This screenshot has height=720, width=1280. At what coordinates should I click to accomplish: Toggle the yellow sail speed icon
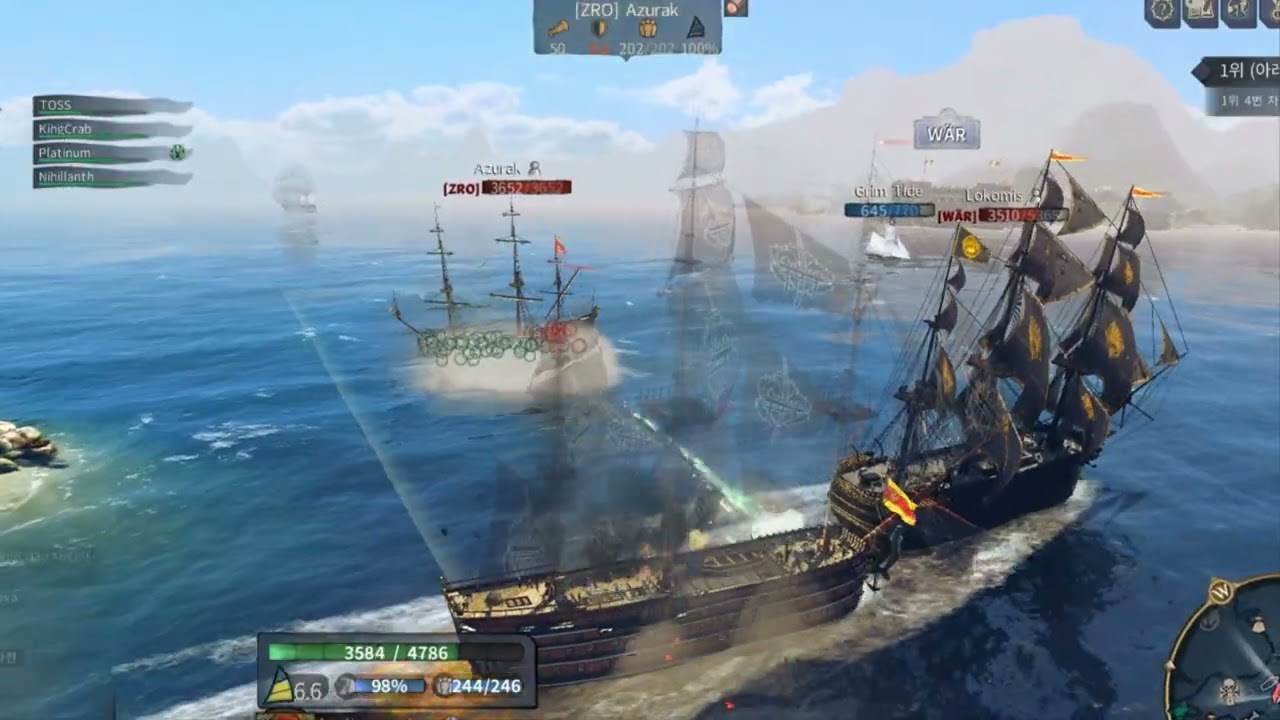coord(281,686)
